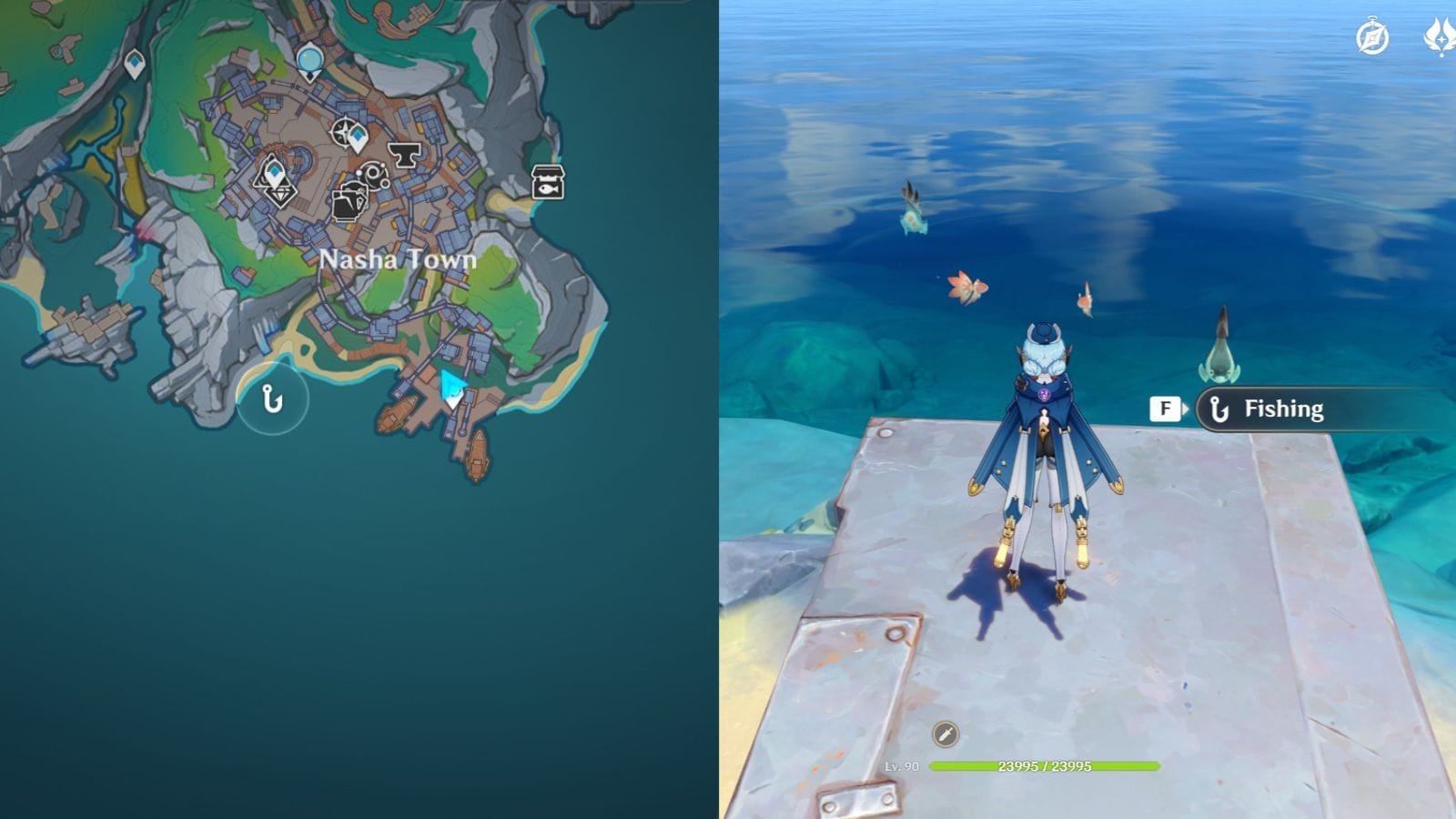Click the hook icon inside the Fishing prompt
This screenshot has width=1456, height=819.
pyautogui.click(x=1219, y=409)
